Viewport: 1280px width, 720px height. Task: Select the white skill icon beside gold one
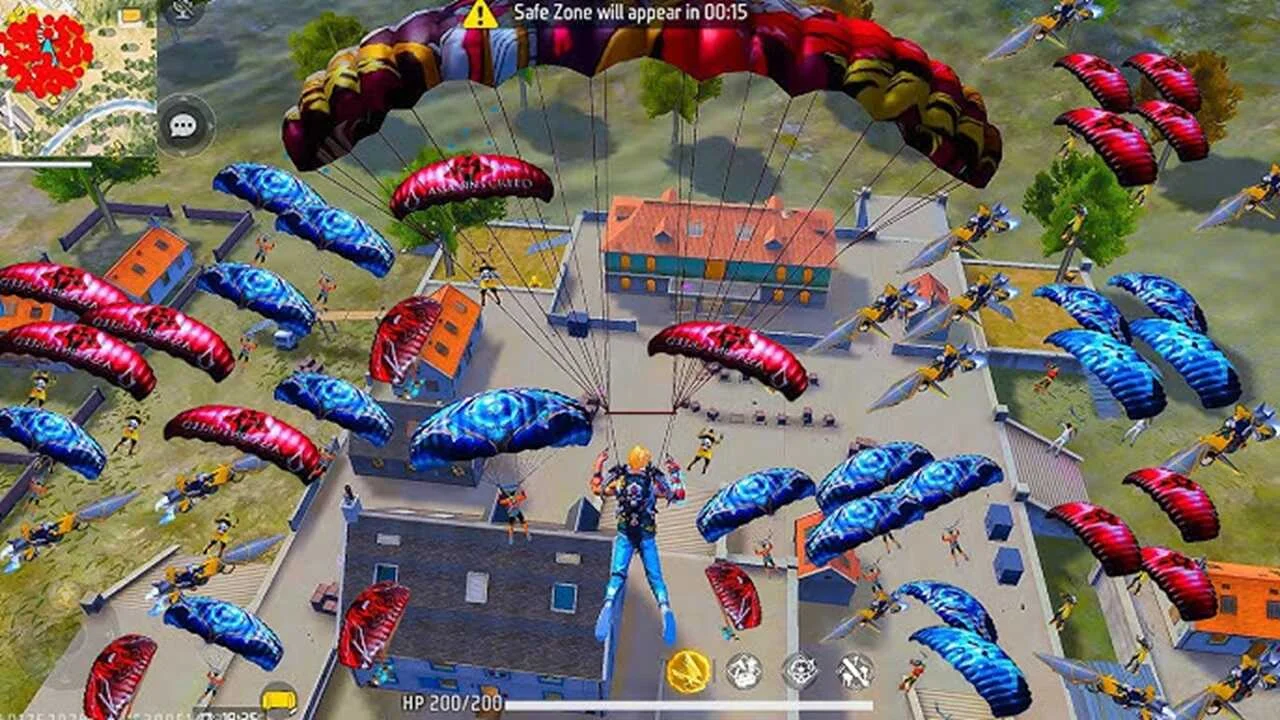click(x=744, y=671)
